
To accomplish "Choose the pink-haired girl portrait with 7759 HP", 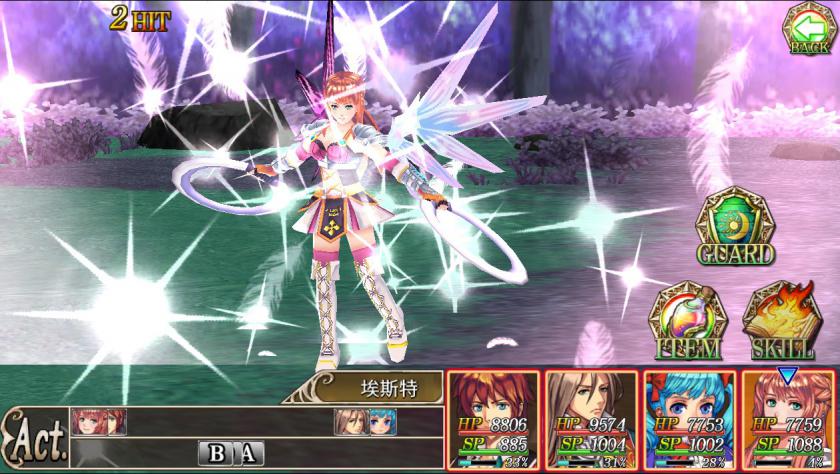I will [786, 420].
